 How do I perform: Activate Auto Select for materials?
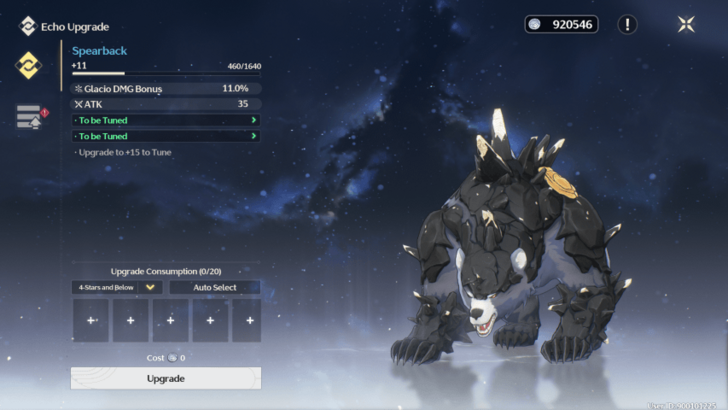click(x=215, y=287)
